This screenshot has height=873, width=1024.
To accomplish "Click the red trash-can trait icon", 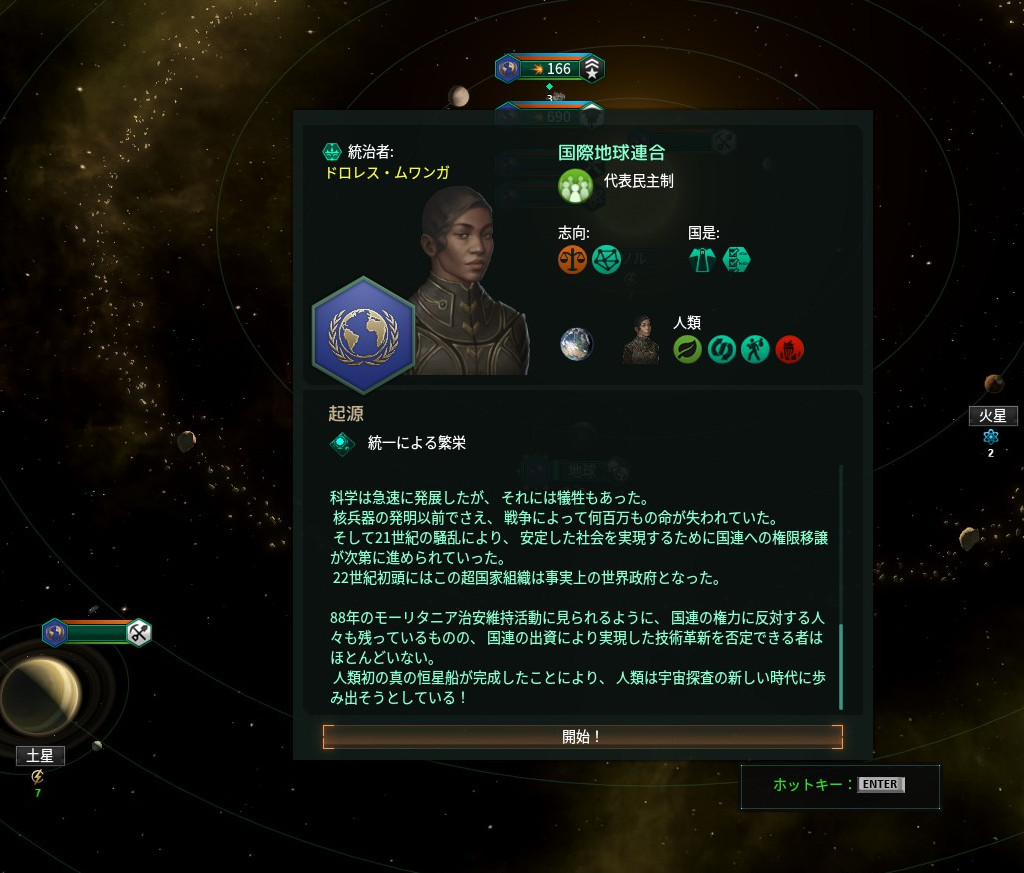I will pos(789,349).
